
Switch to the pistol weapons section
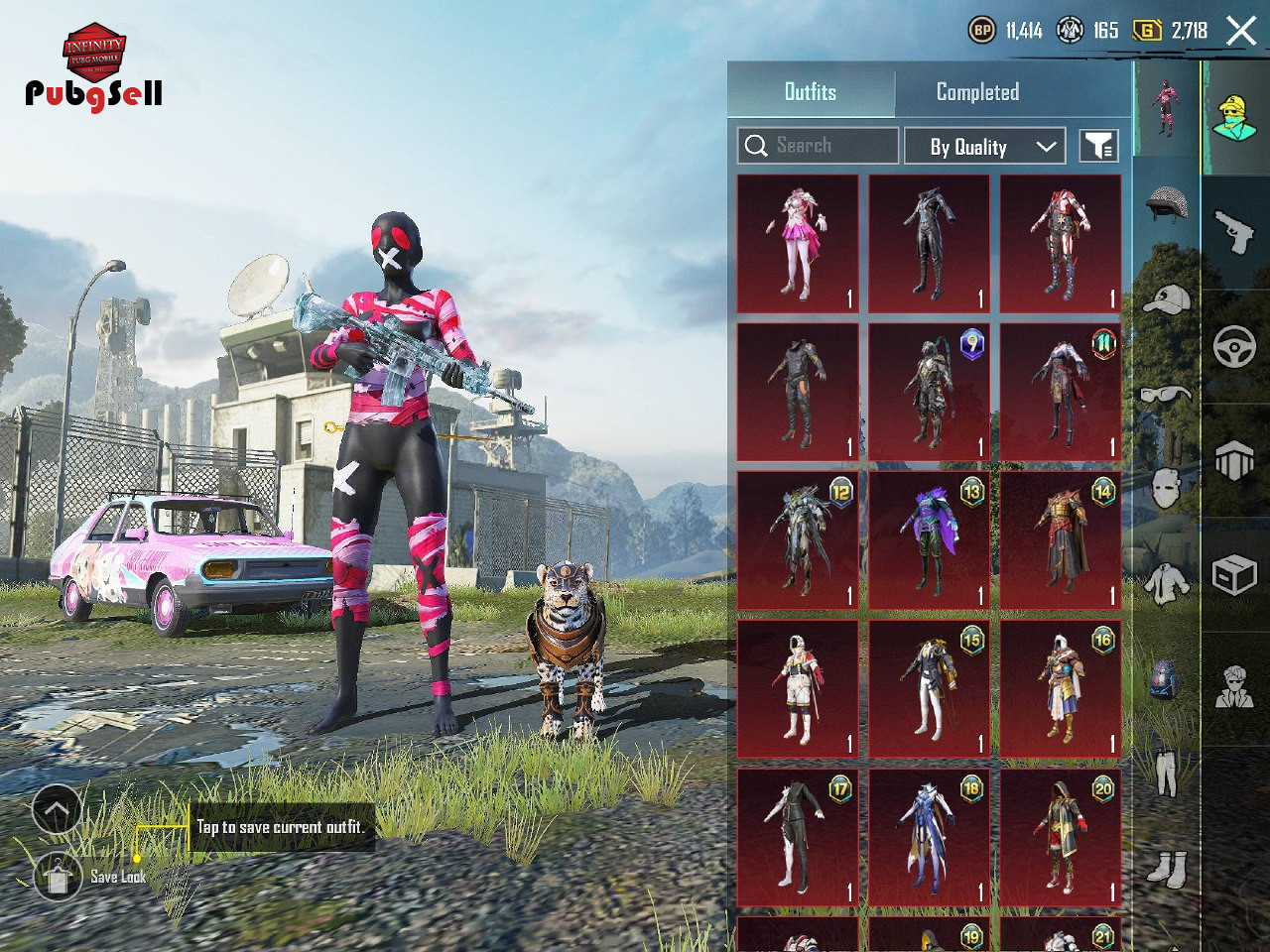(1235, 233)
